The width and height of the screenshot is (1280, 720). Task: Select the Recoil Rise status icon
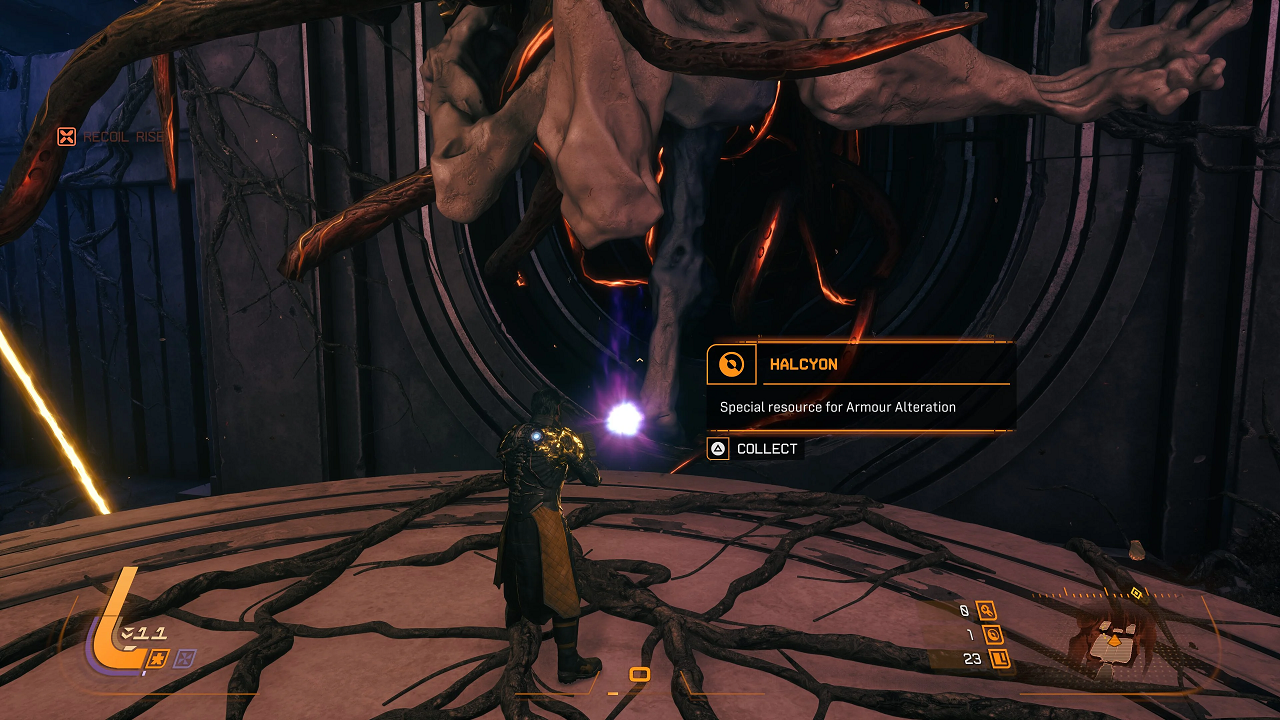click(66, 137)
